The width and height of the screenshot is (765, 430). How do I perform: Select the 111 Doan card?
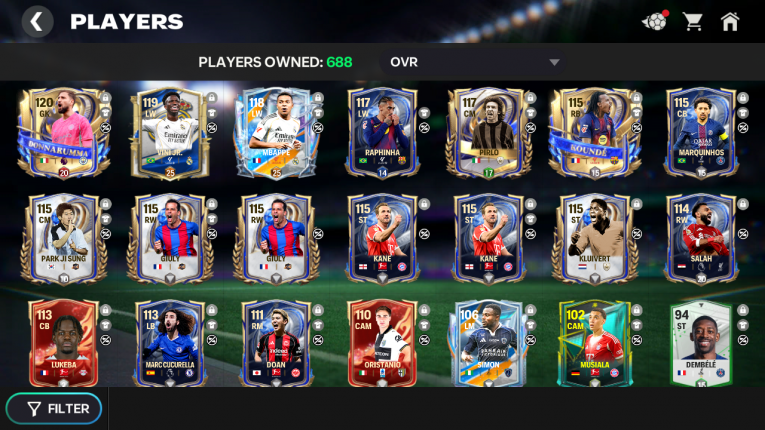click(272, 342)
